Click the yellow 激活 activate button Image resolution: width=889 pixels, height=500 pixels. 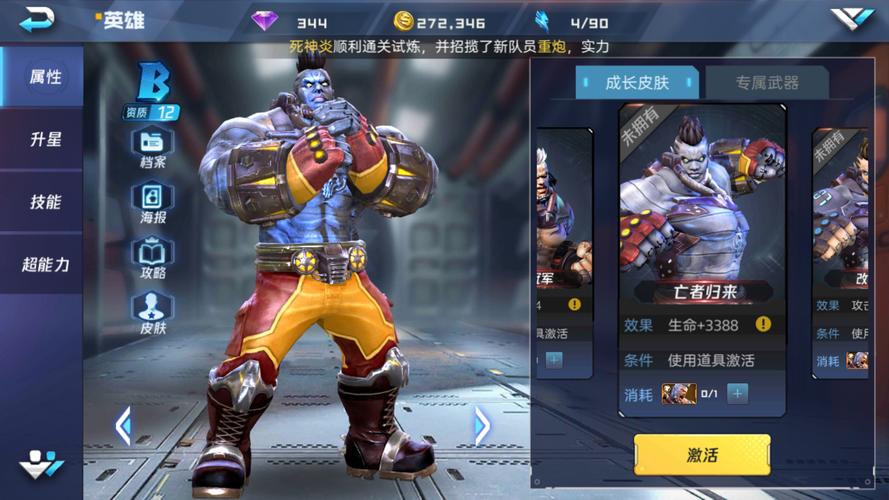(x=702, y=455)
